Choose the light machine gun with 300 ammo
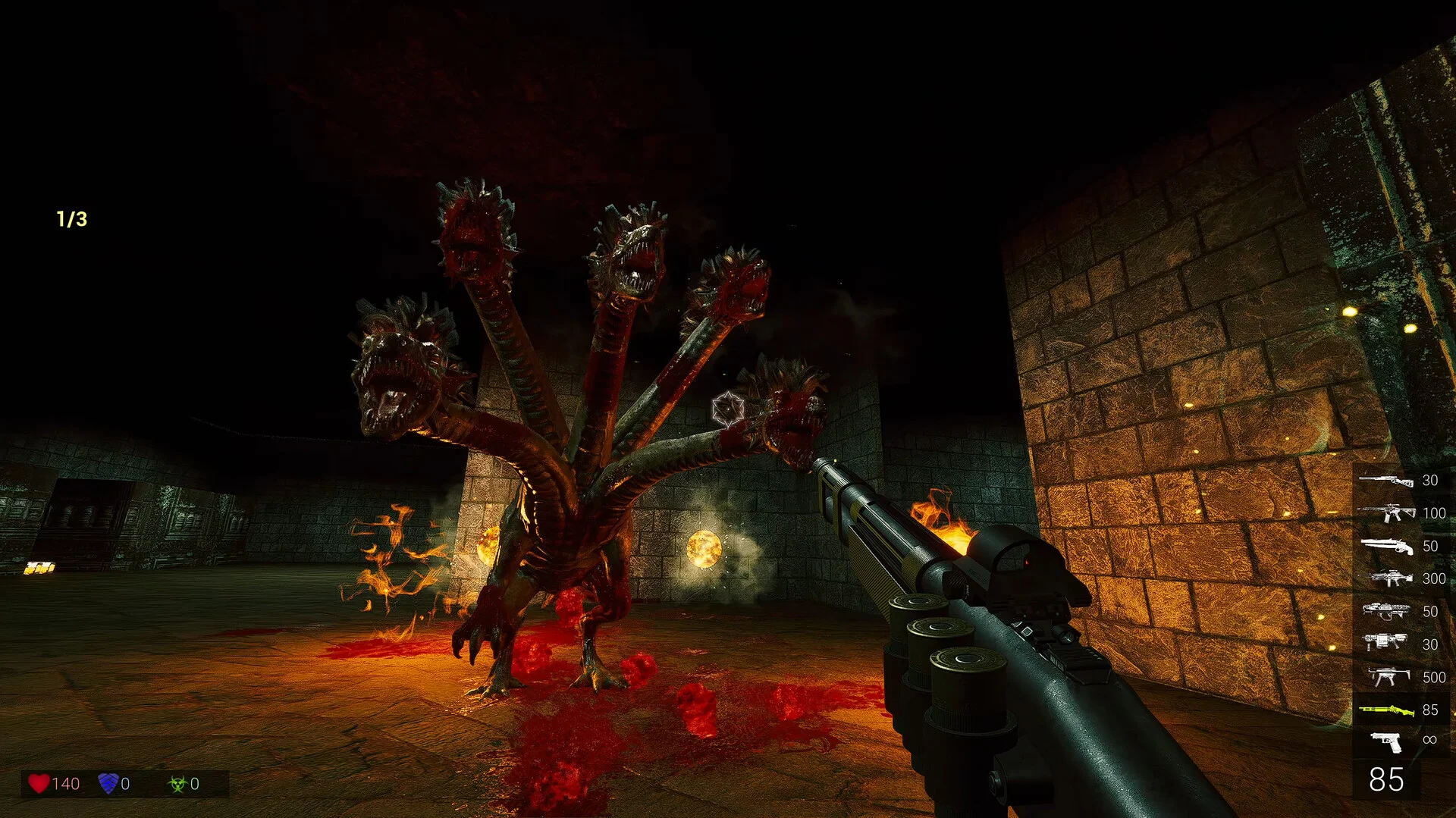This screenshot has height=818, width=1456. coord(1385,578)
